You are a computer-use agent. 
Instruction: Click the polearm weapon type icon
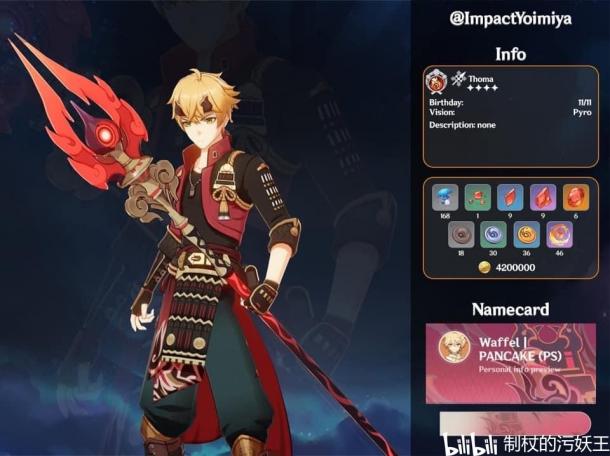(459, 78)
